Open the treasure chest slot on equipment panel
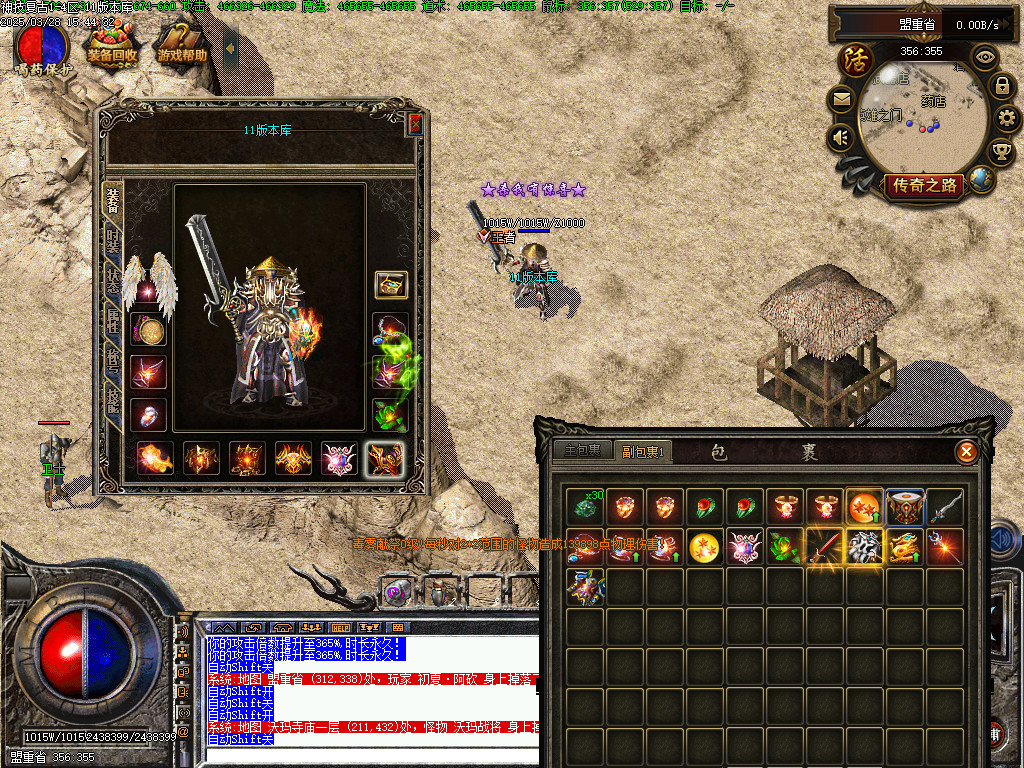This screenshot has width=1024, height=768. coord(390,285)
